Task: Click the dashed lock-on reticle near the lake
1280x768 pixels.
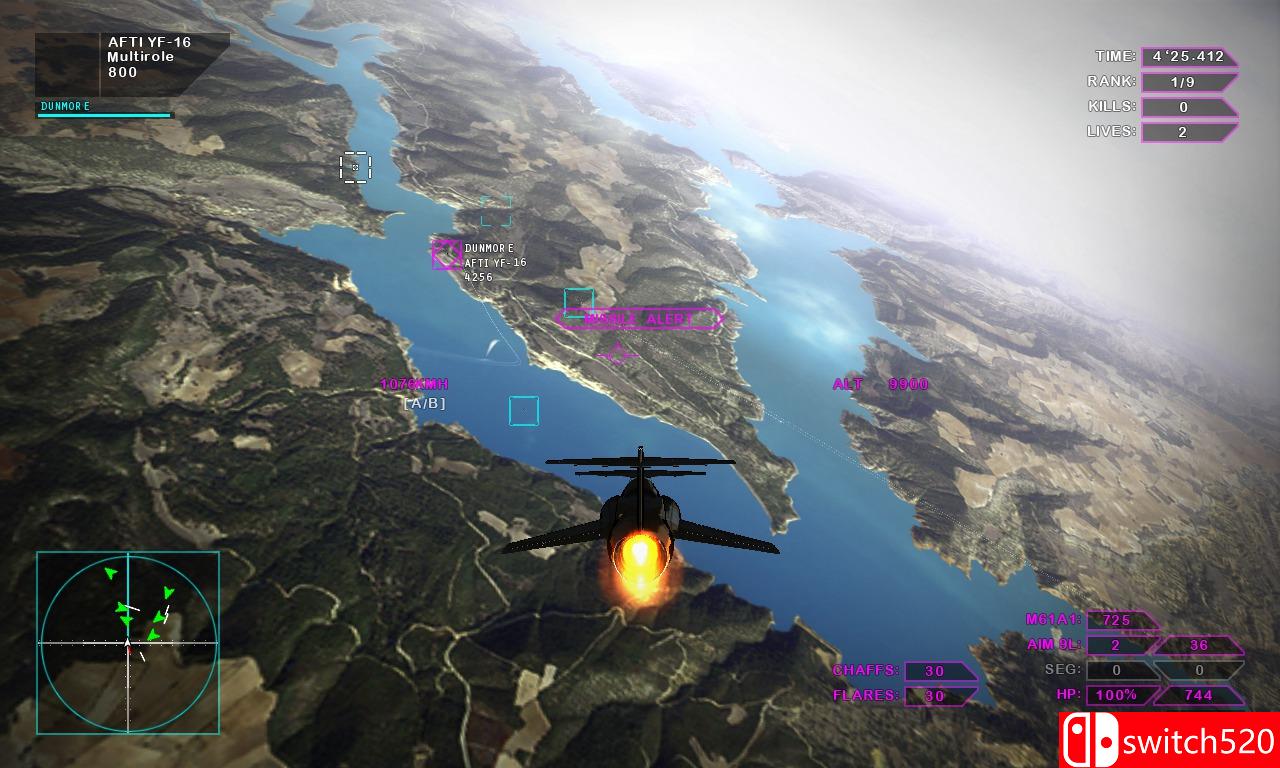Action: point(356,168)
